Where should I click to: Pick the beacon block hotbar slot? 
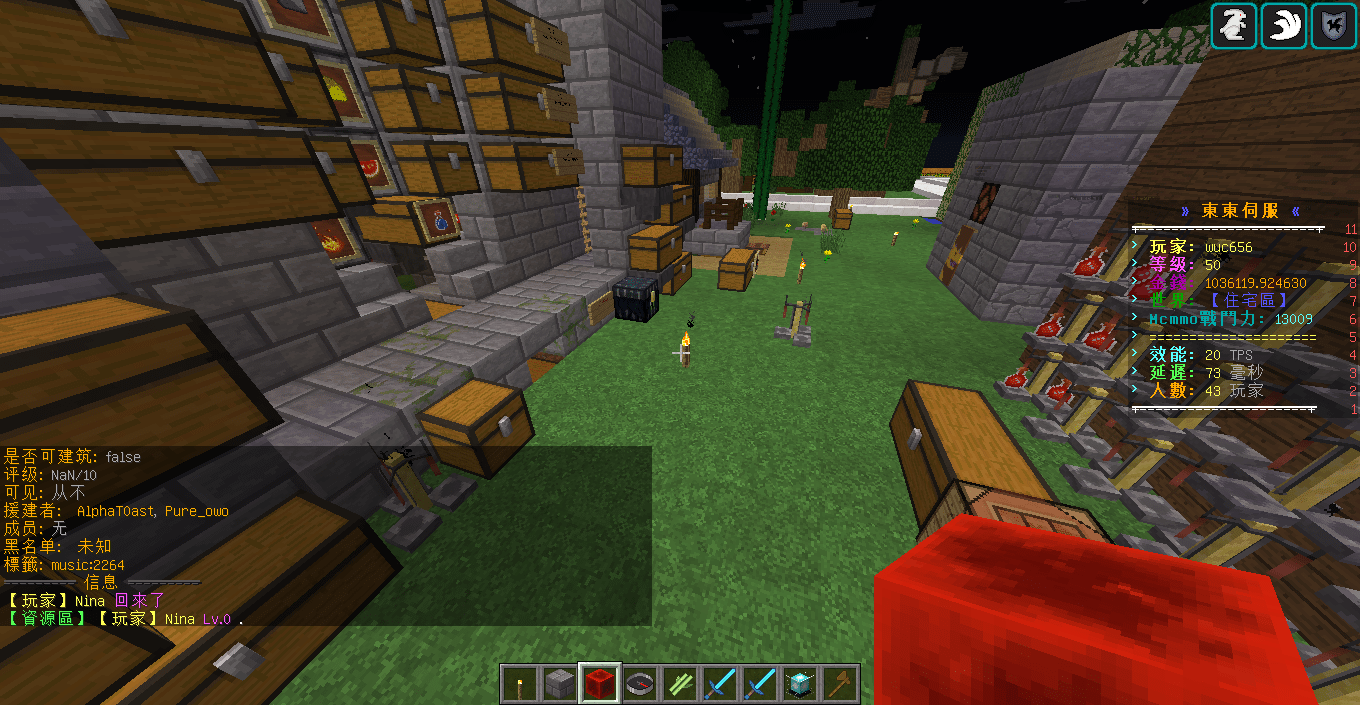(x=800, y=684)
